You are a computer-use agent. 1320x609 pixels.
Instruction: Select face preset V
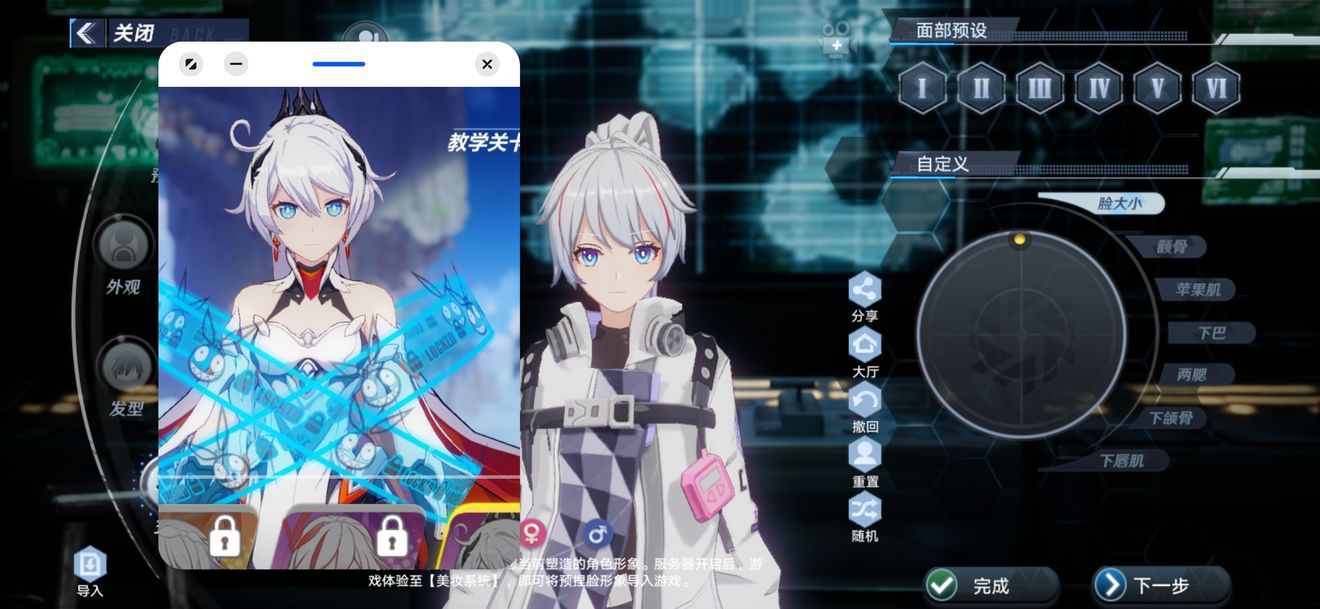pyautogui.click(x=1157, y=89)
